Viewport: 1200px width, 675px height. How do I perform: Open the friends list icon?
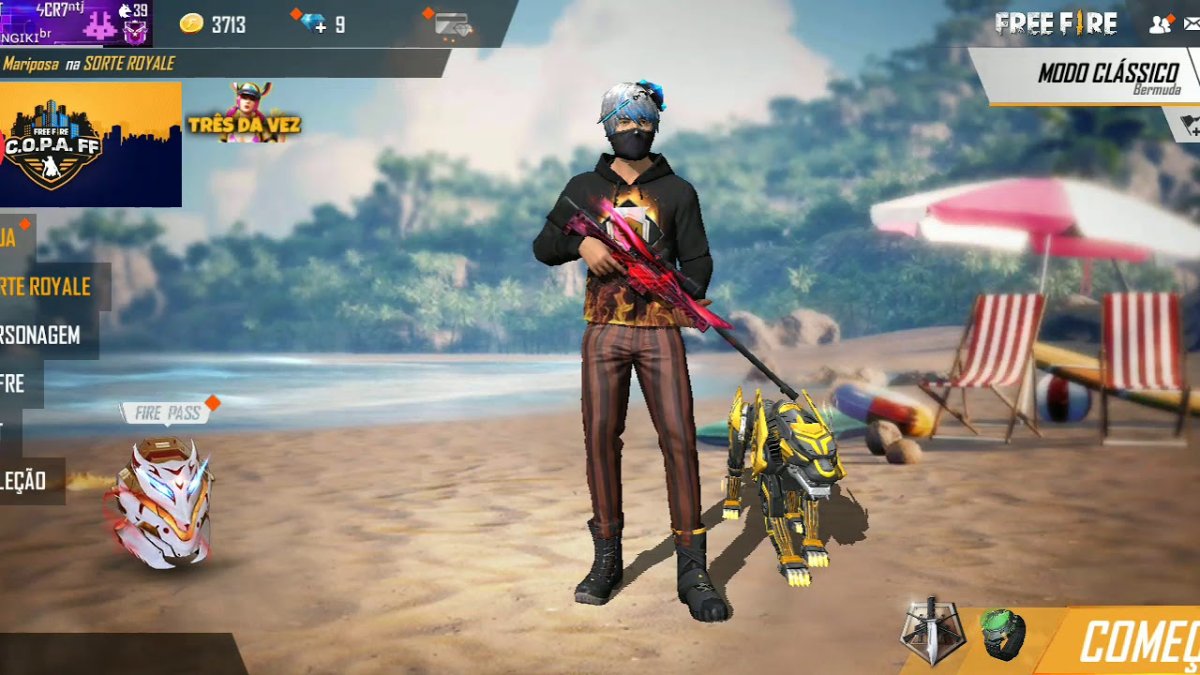coord(1160,24)
